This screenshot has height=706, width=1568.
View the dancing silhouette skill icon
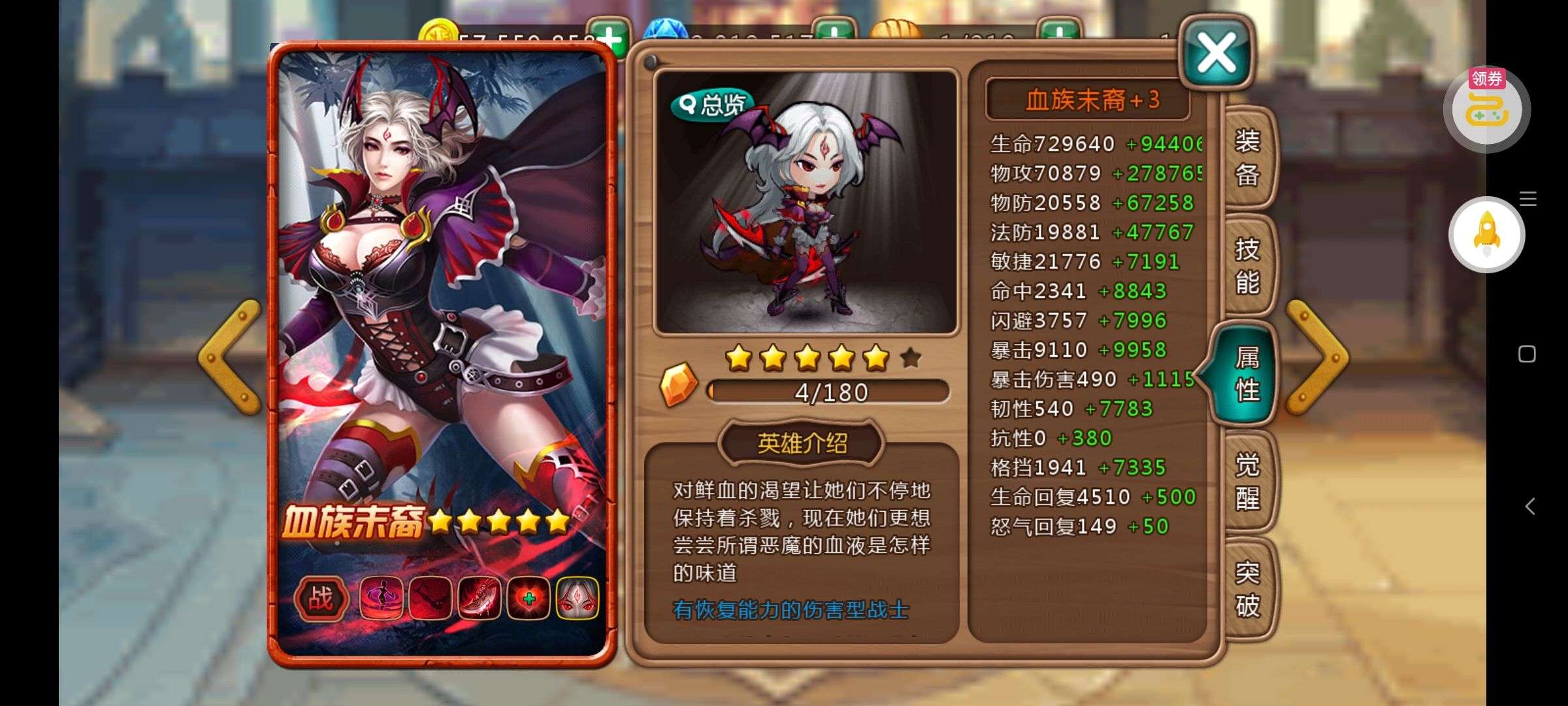(x=382, y=598)
